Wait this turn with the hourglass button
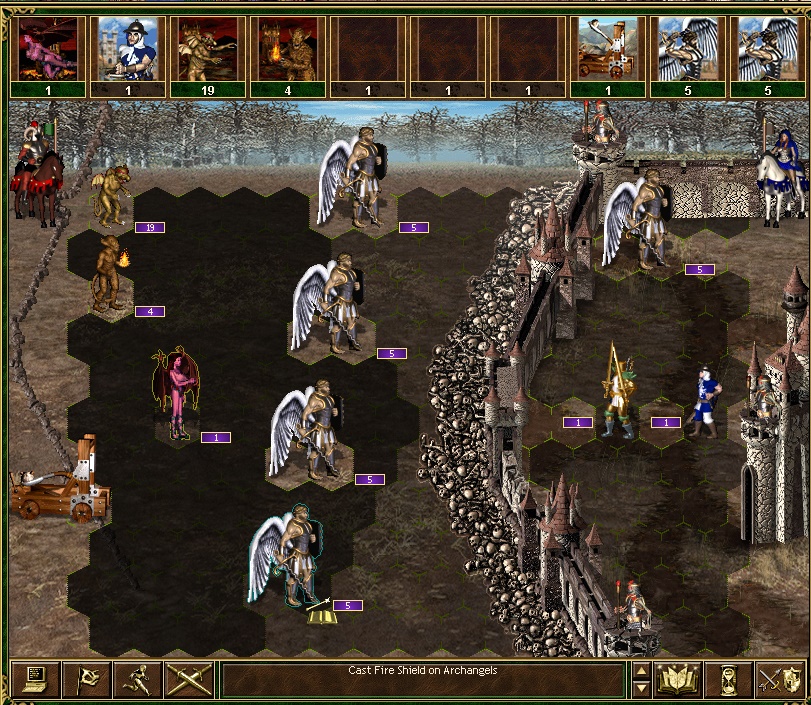 coord(727,680)
